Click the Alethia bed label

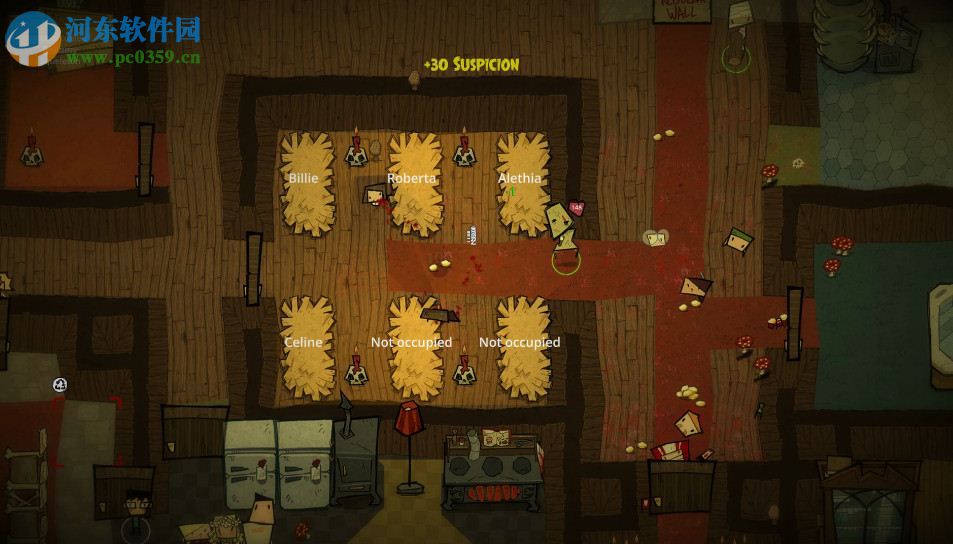(x=520, y=179)
